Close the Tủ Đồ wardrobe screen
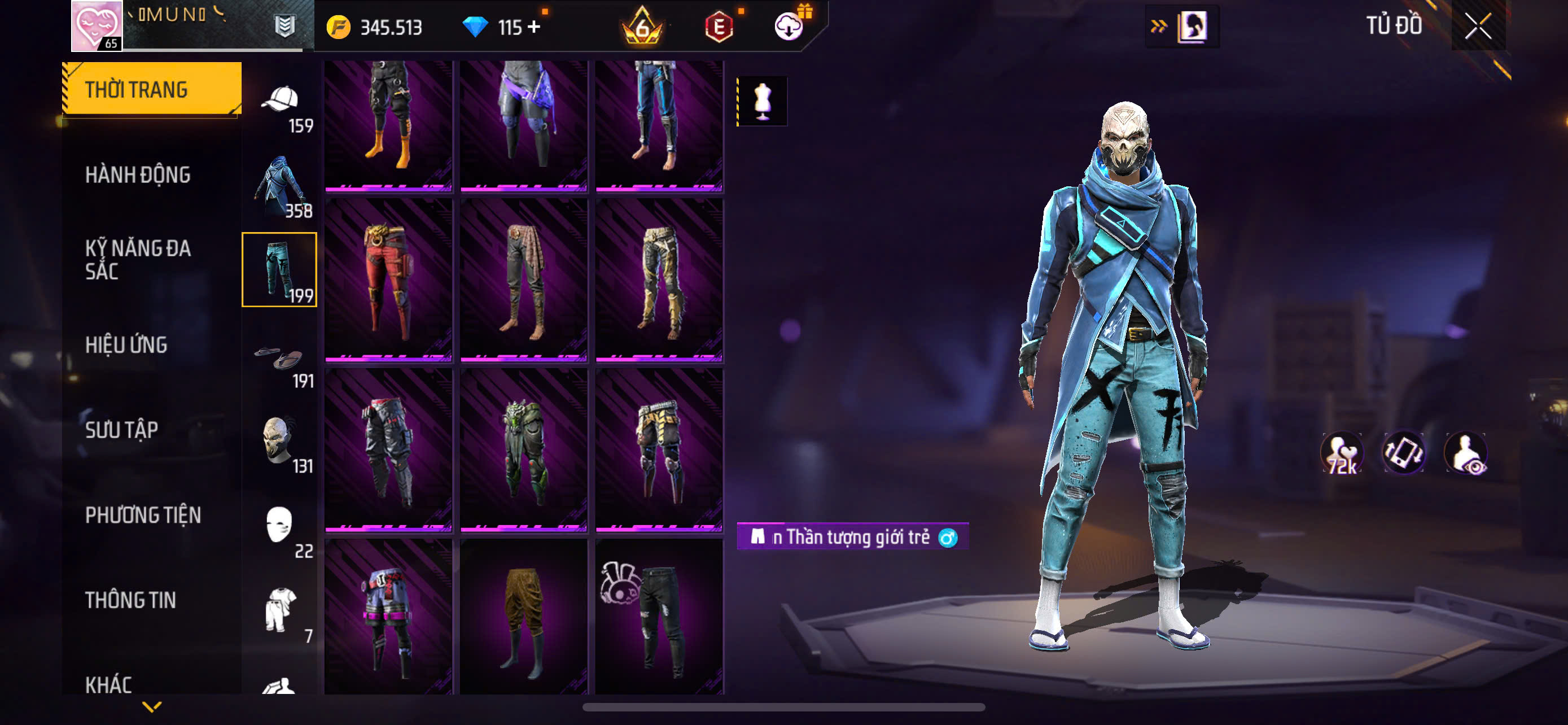This screenshot has height=725, width=1568. pos(1478,26)
